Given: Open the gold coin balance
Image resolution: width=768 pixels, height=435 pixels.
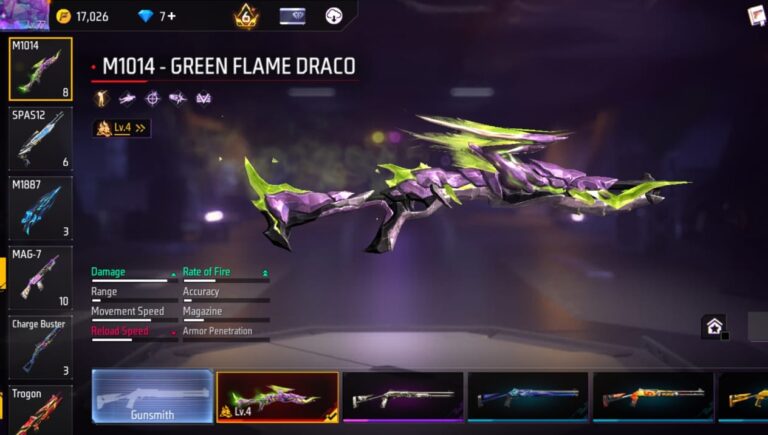Looking at the screenshot, I should pyautogui.click(x=82, y=16).
